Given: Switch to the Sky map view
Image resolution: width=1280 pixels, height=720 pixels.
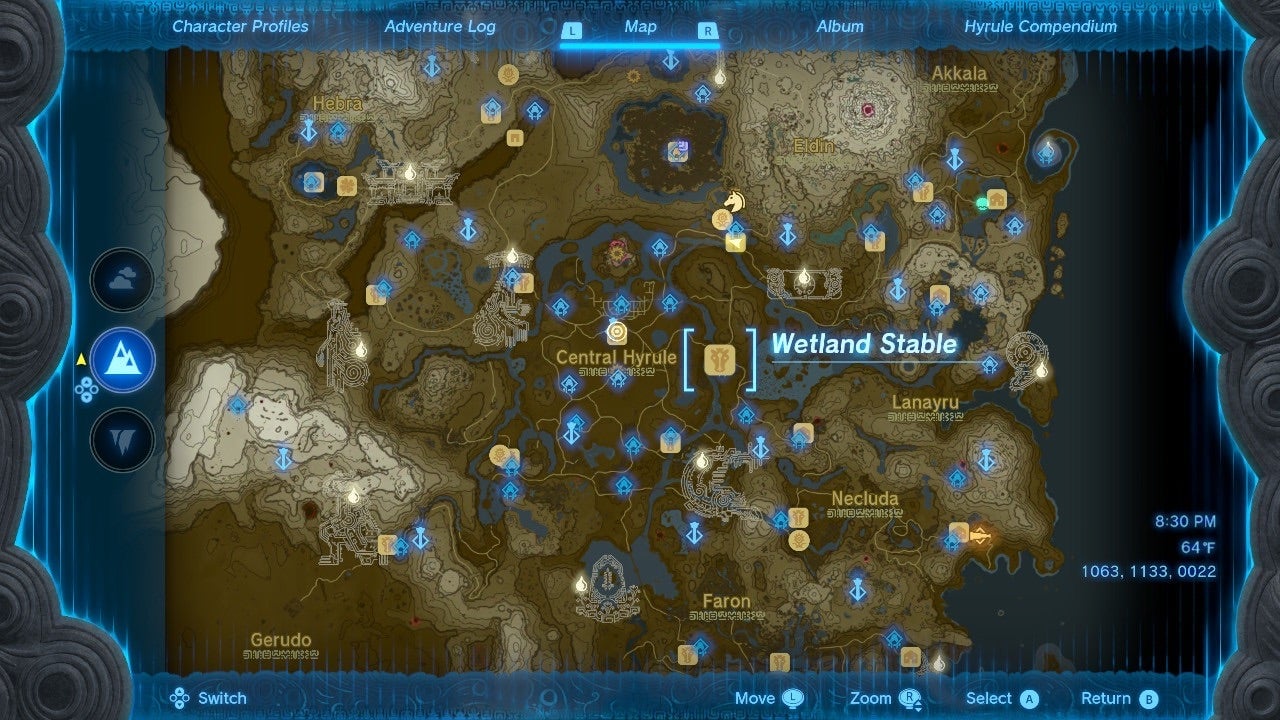Looking at the screenshot, I should click(121, 280).
